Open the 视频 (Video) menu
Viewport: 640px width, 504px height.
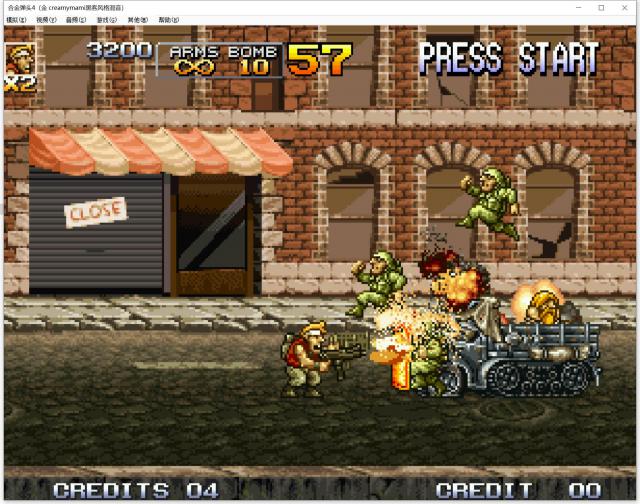click(46, 20)
